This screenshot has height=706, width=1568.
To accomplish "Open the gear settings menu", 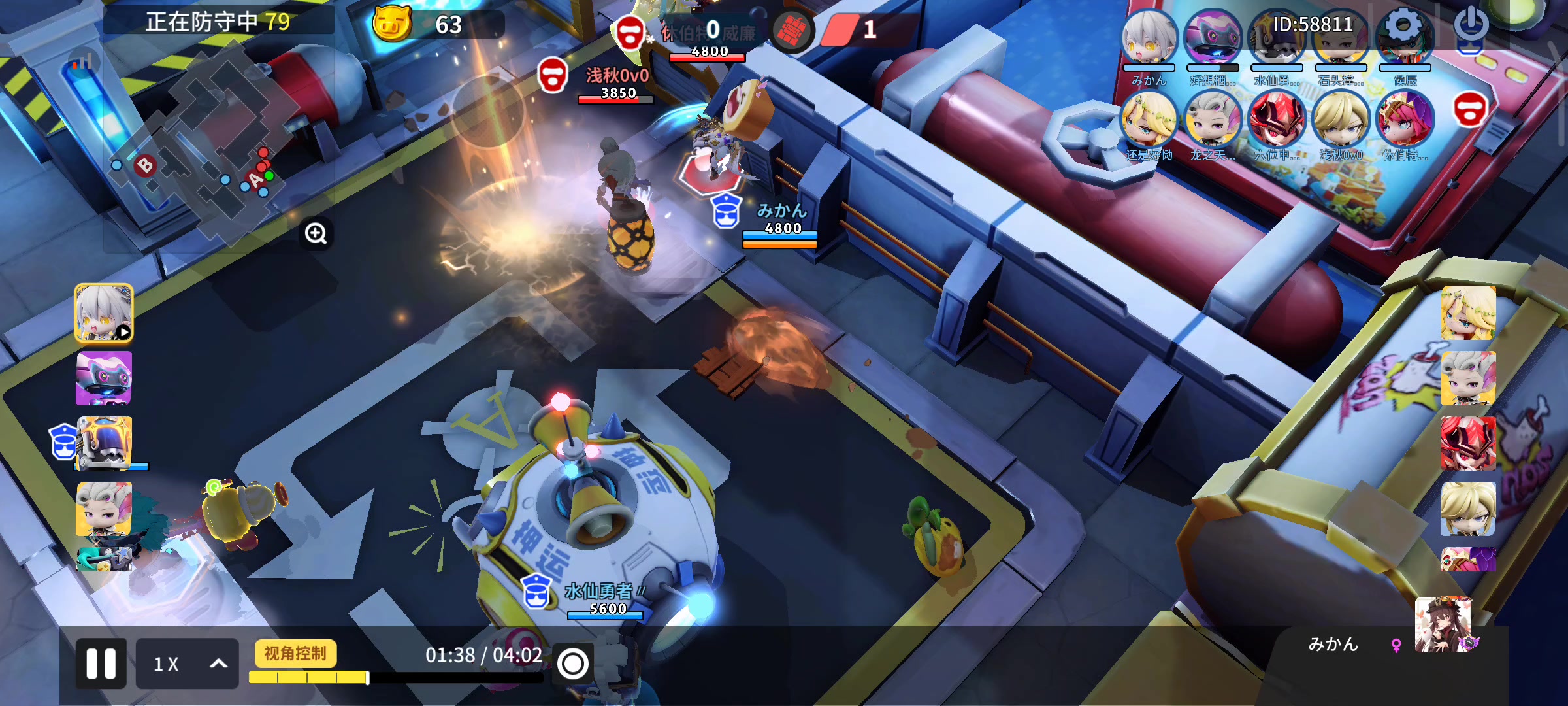I will click(1404, 26).
